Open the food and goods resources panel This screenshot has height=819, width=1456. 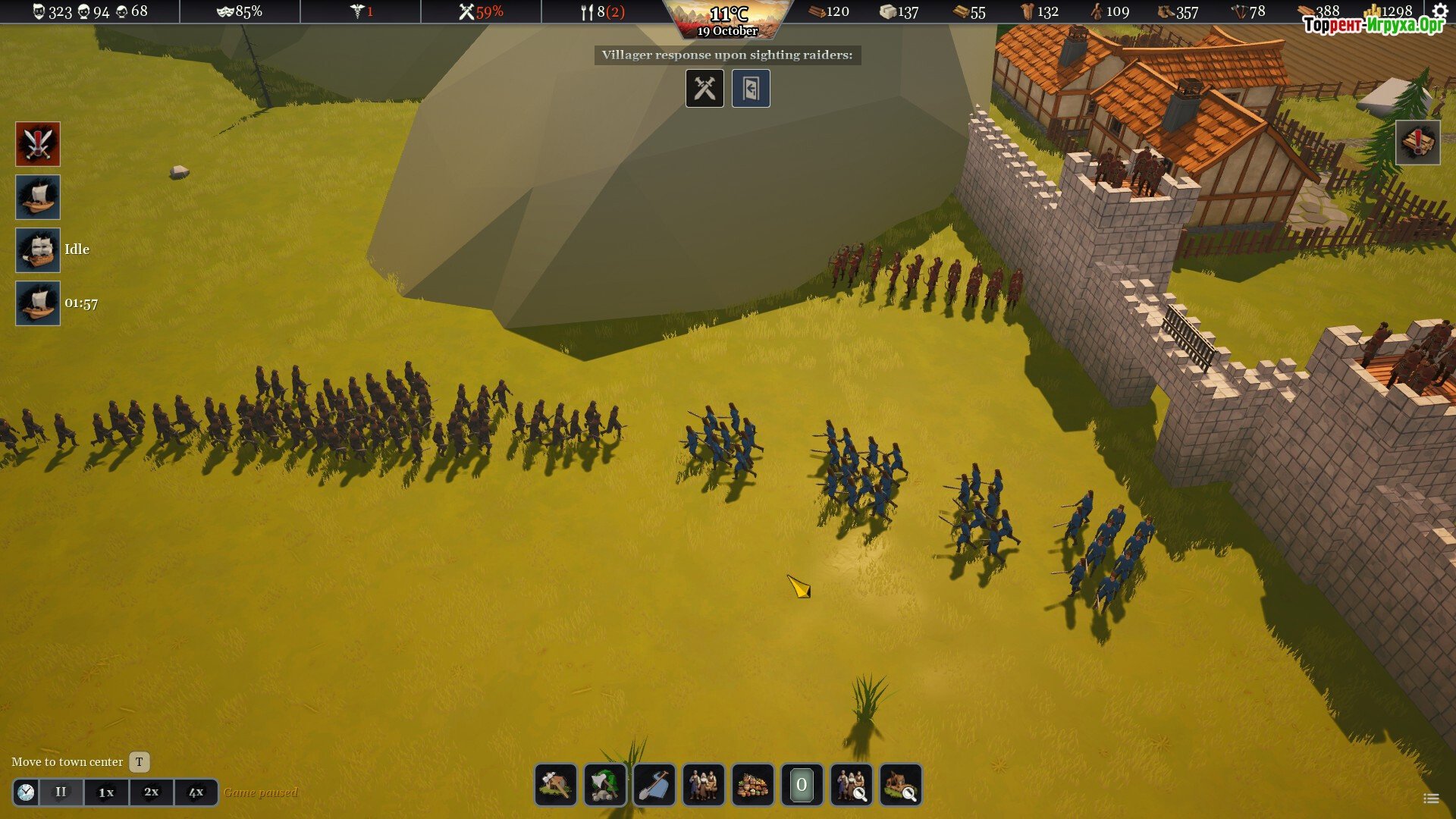click(x=752, y=784)
